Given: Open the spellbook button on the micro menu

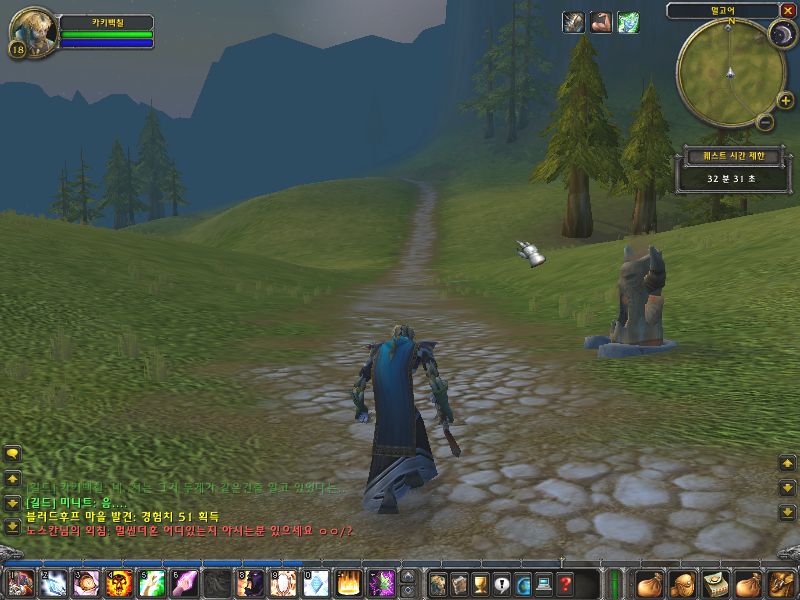Looking at the screenshot, I should (x=459, y=582).
